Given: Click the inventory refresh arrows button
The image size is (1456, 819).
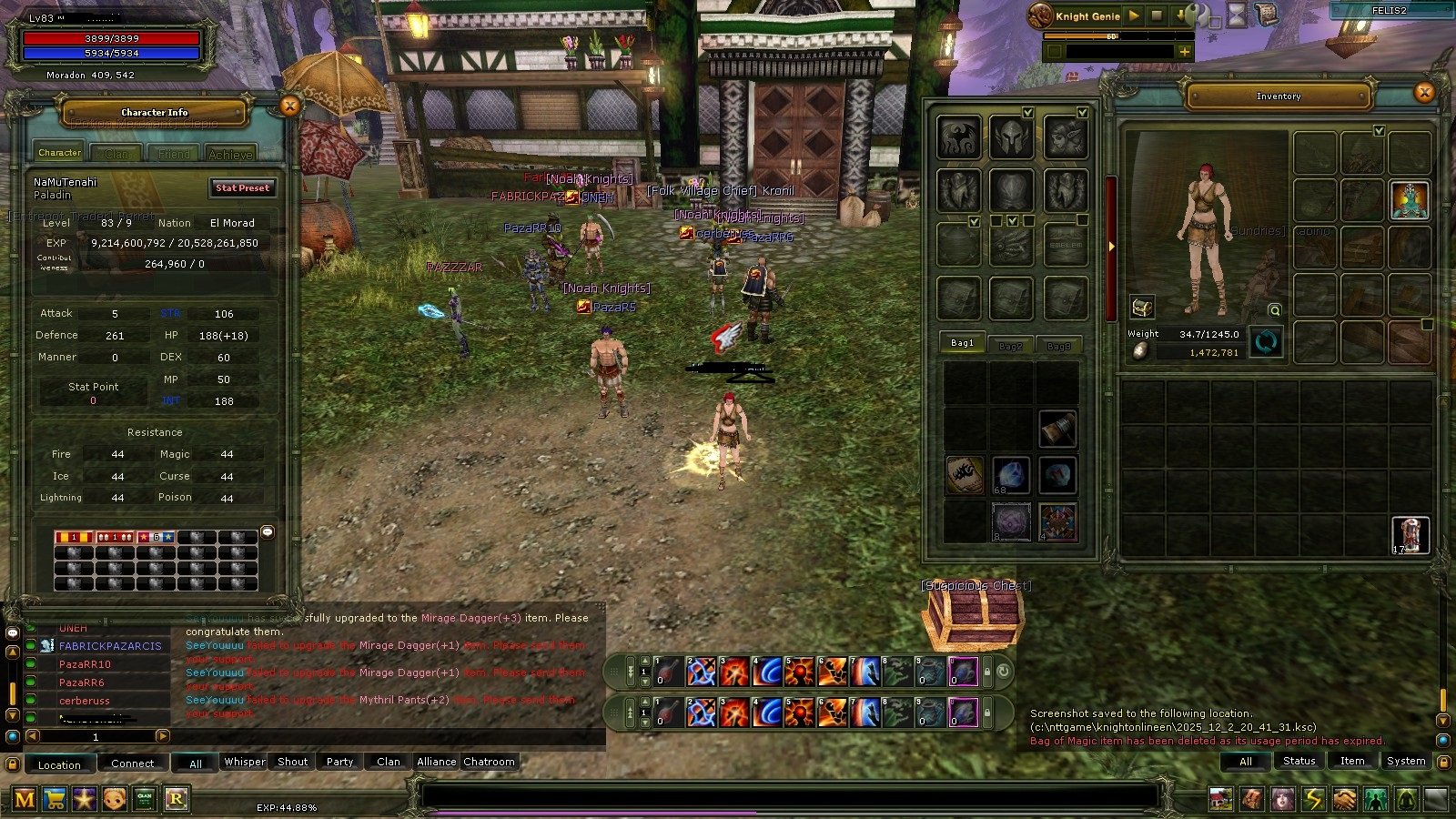Looking at the screenshot, I should (x=1266, y=342).
